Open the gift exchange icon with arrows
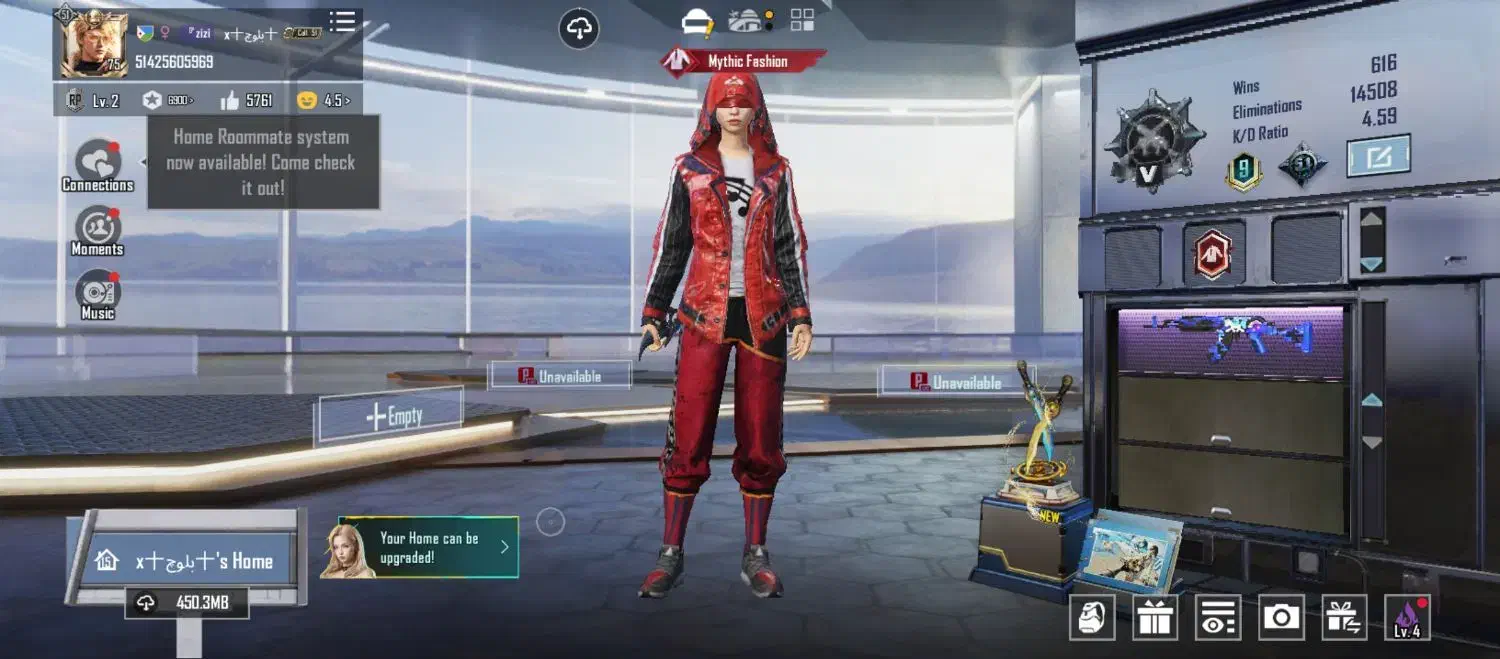1500x659 pixels. (1344, 618)
